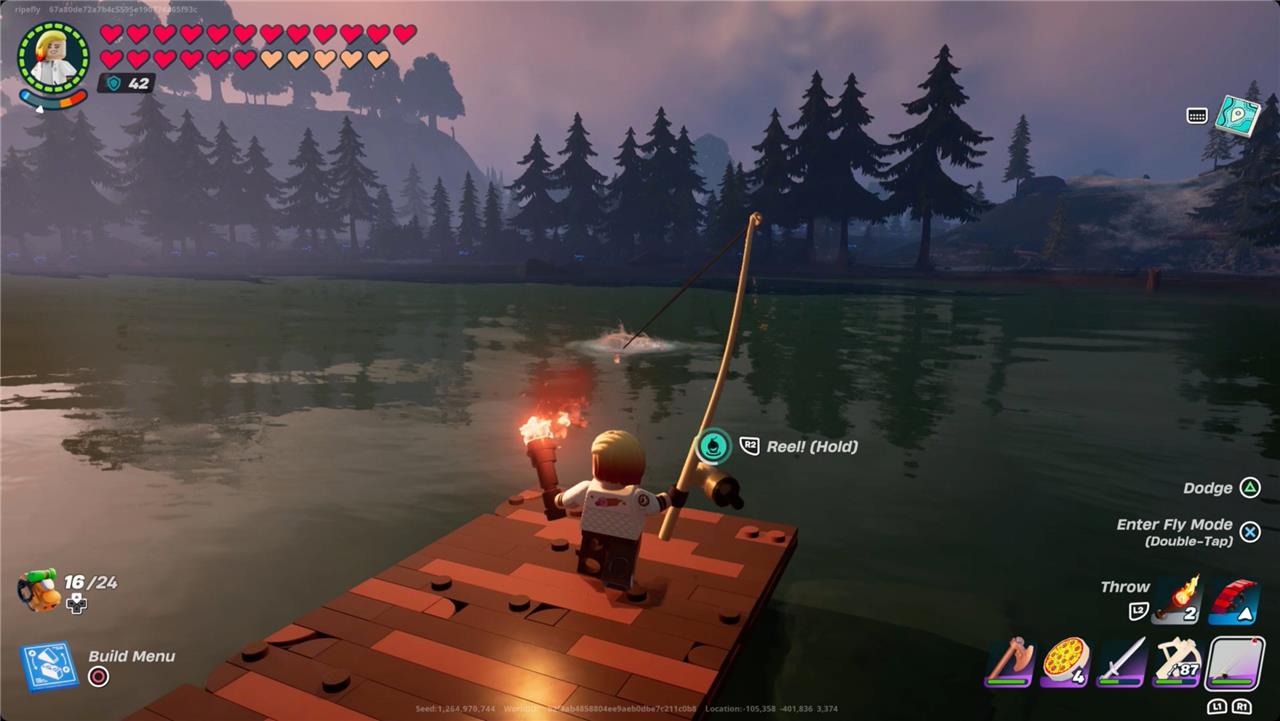This screenshot has height=721, width=1280.
Task: Select the pizza food slot
Action: (x=1065, y=661)
